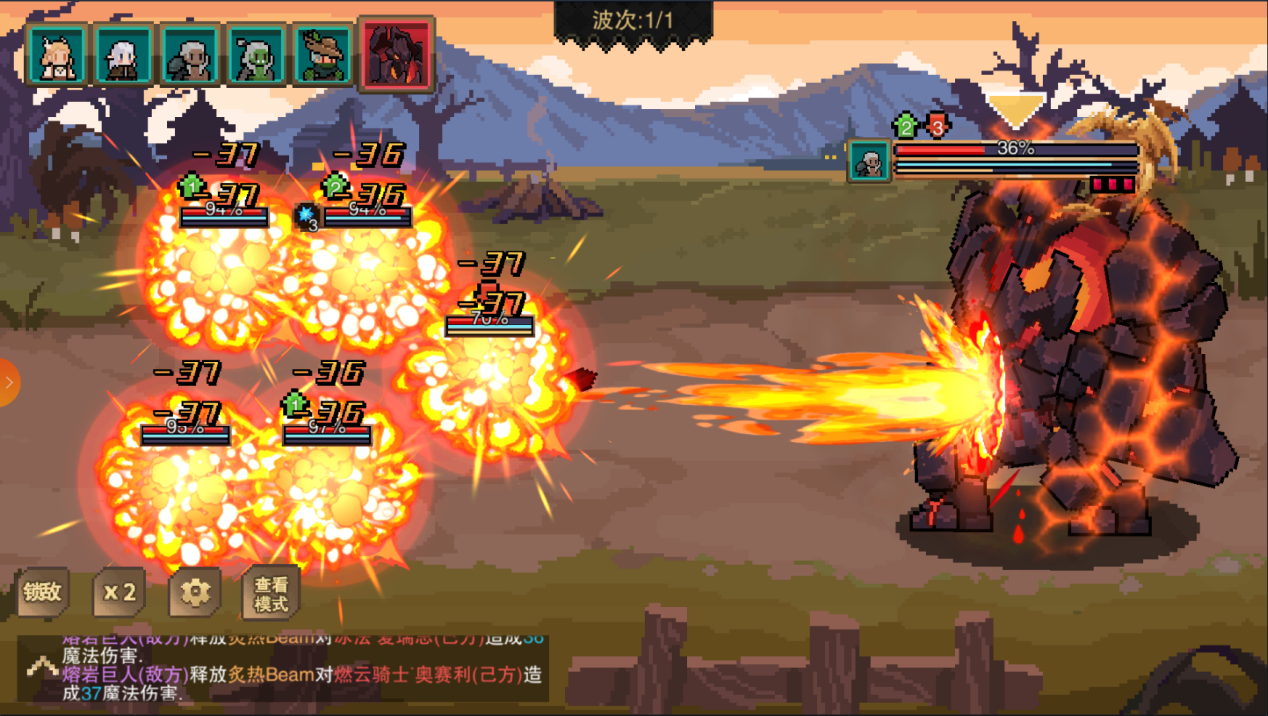Open the side drawer arrow on the left edge
The height and width of the screenshot is (716, 1268).
pos(9,382)
